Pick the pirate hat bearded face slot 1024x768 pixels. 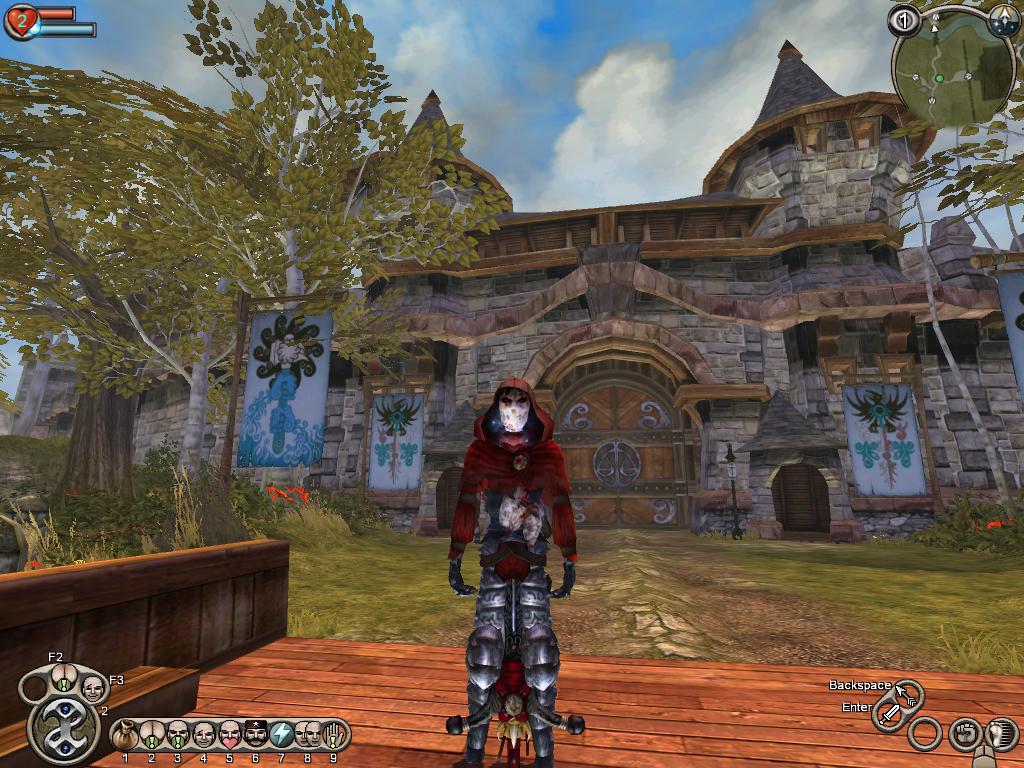[x=255, y=735]
